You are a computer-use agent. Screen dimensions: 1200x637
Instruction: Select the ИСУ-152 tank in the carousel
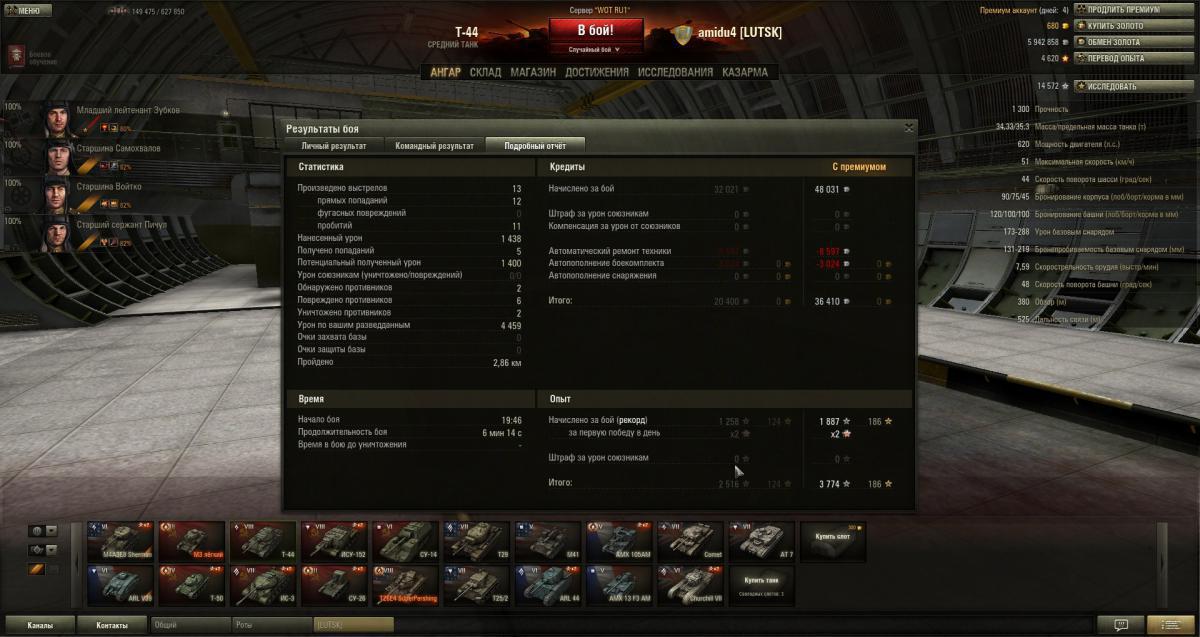pyautogui.click(x=334, y=541)
